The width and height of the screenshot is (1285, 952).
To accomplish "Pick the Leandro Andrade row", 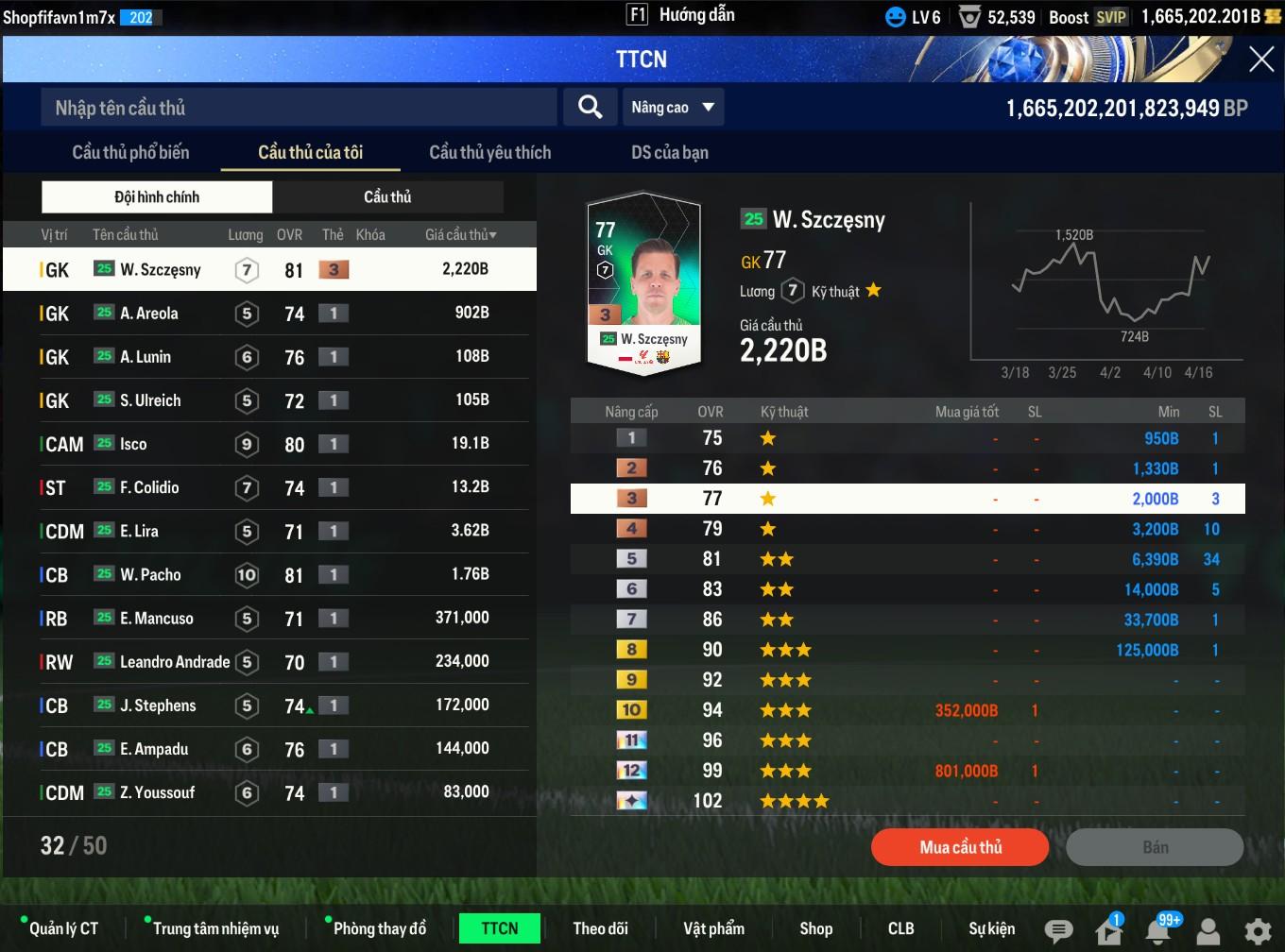I will [269, 661].
